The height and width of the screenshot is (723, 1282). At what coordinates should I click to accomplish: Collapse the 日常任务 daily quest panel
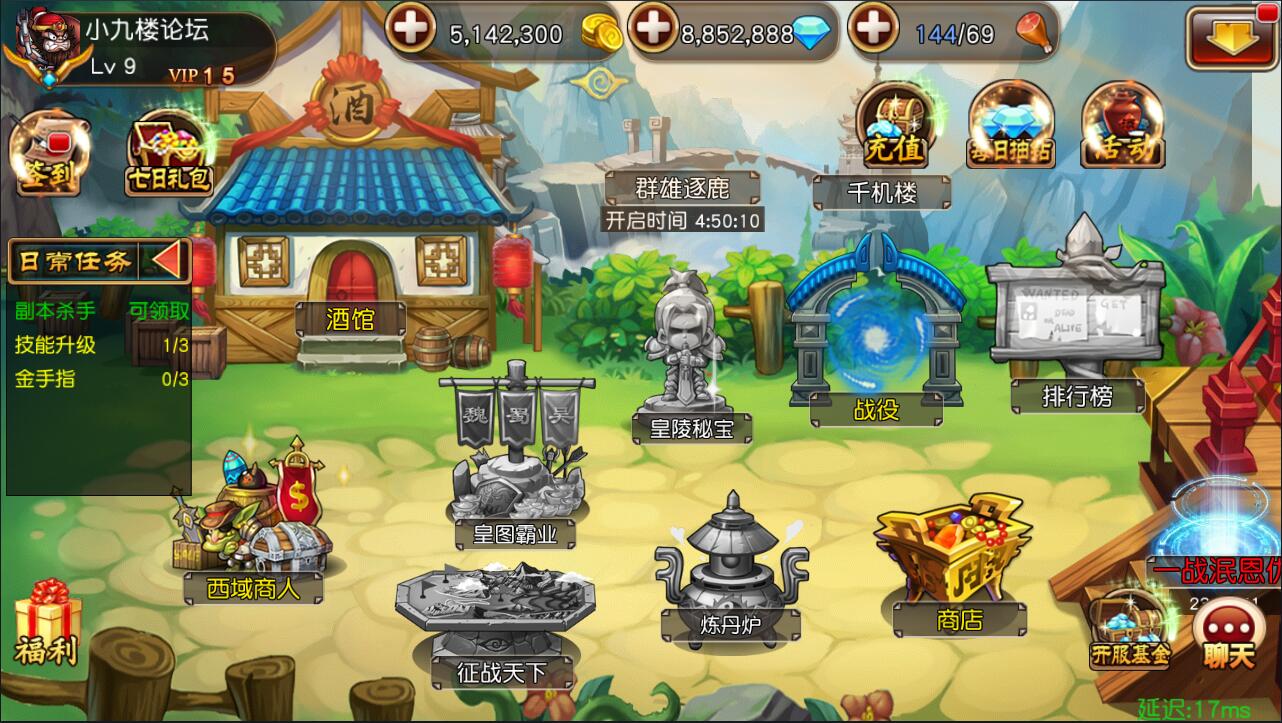point(168,261)
